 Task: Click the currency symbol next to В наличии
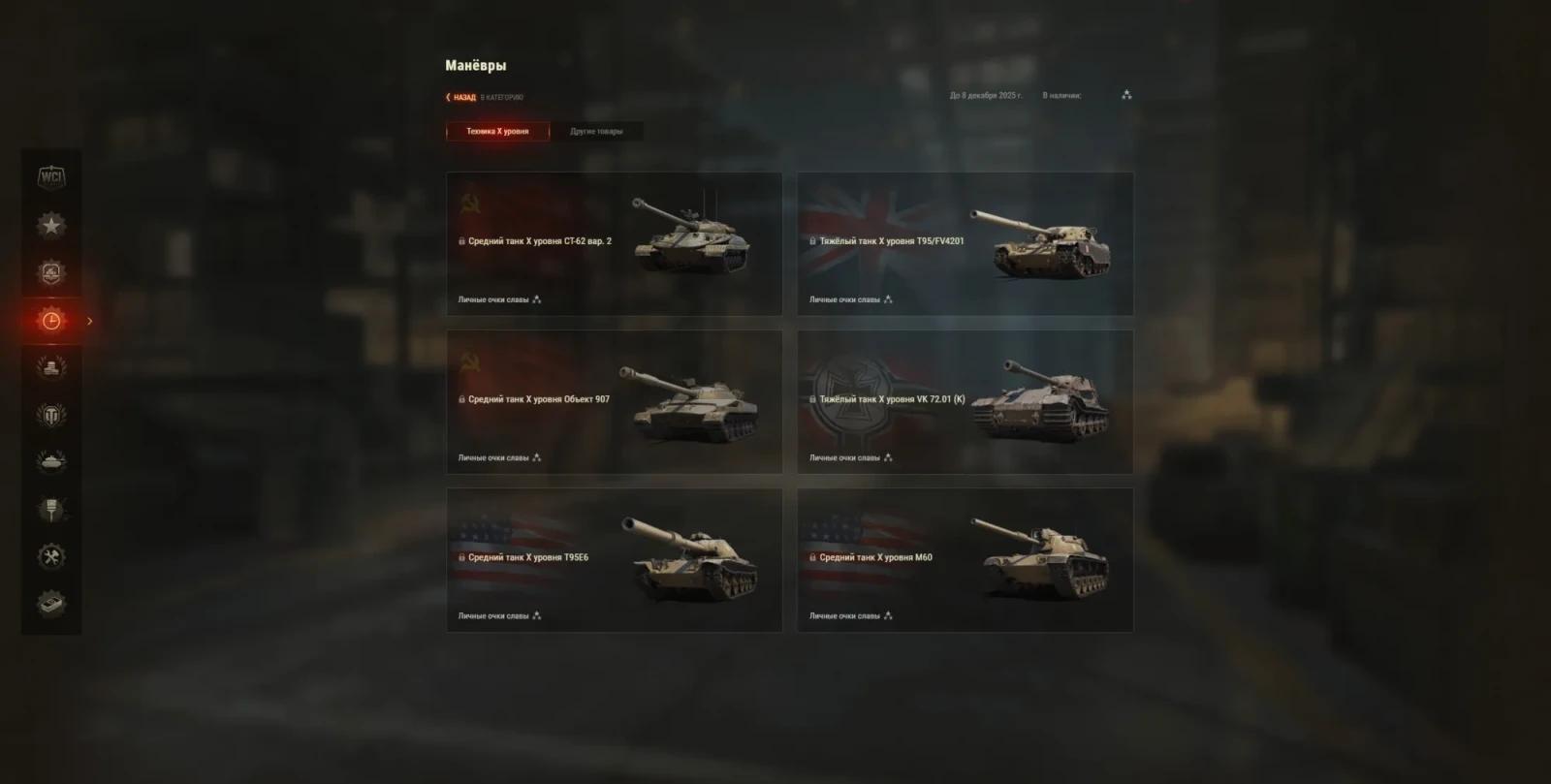click(x=1124, y=95)
